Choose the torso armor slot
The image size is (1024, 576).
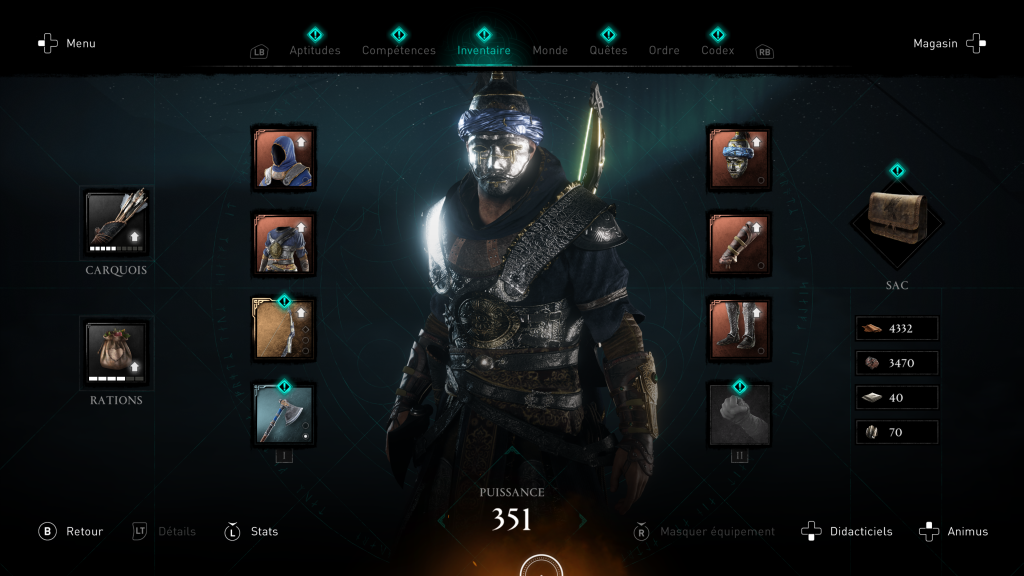tap(284, 243)
